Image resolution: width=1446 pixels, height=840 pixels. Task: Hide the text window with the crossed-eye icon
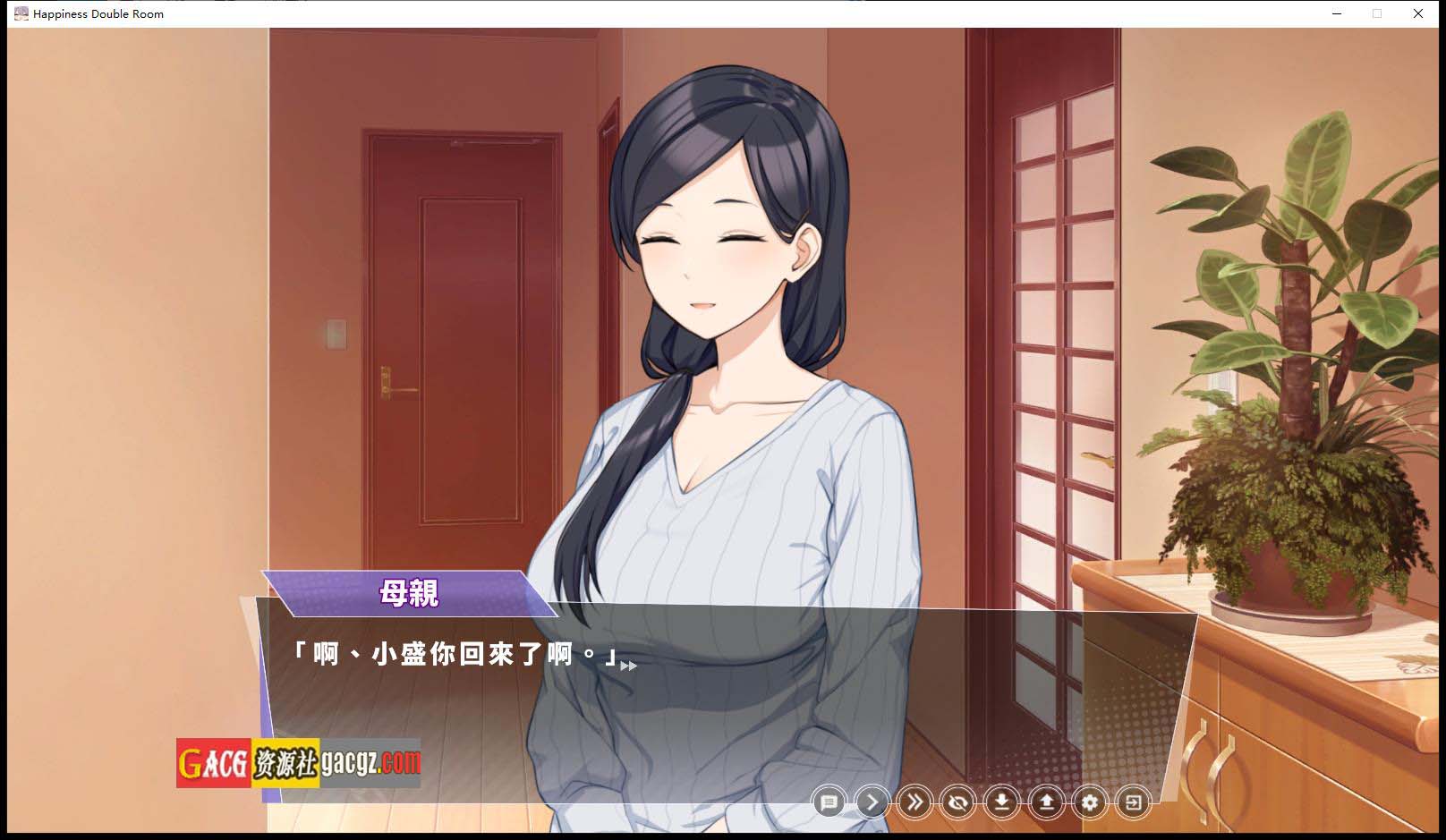coord(958,802)
